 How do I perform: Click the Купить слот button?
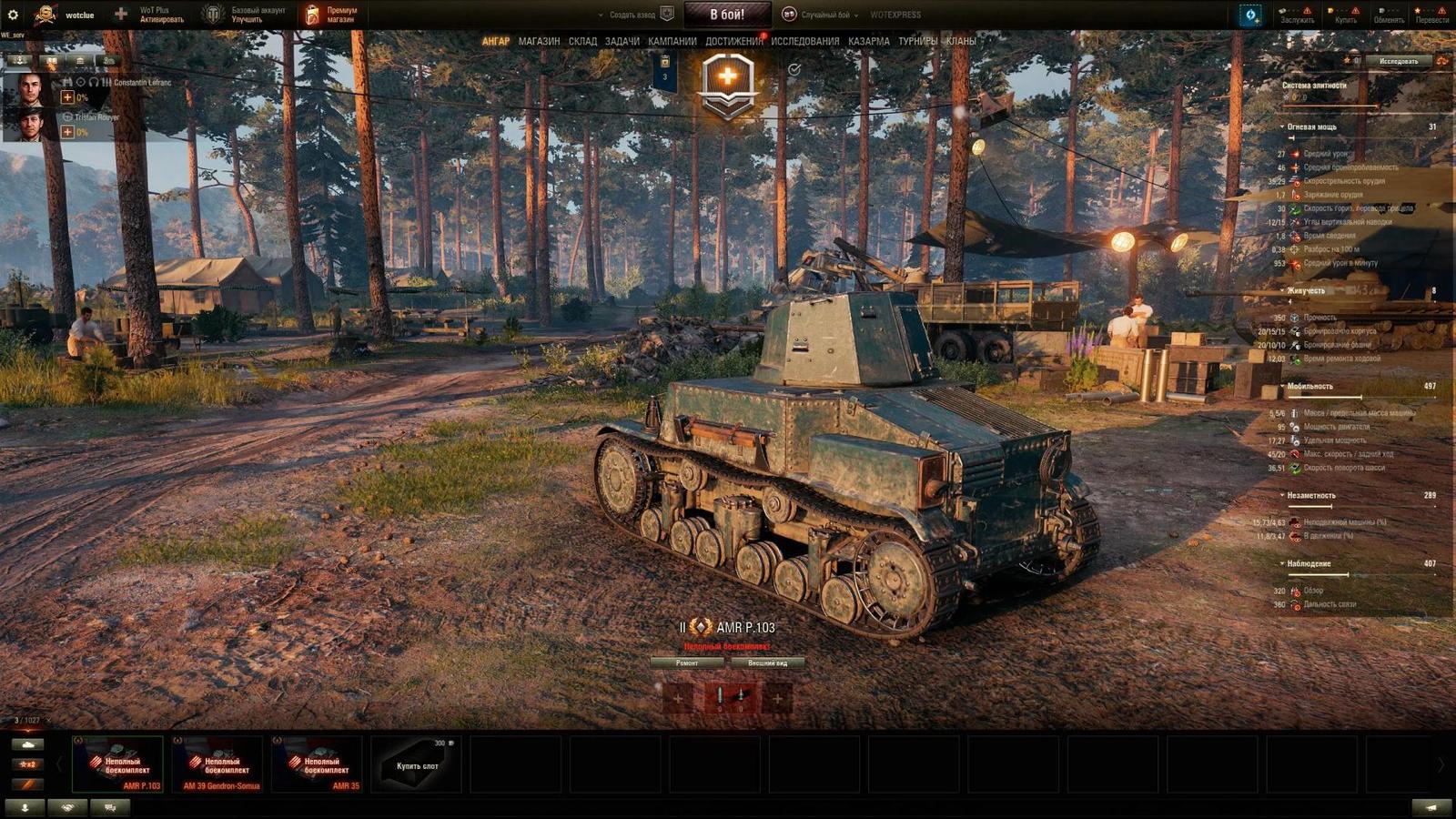[x=415, y=764]
